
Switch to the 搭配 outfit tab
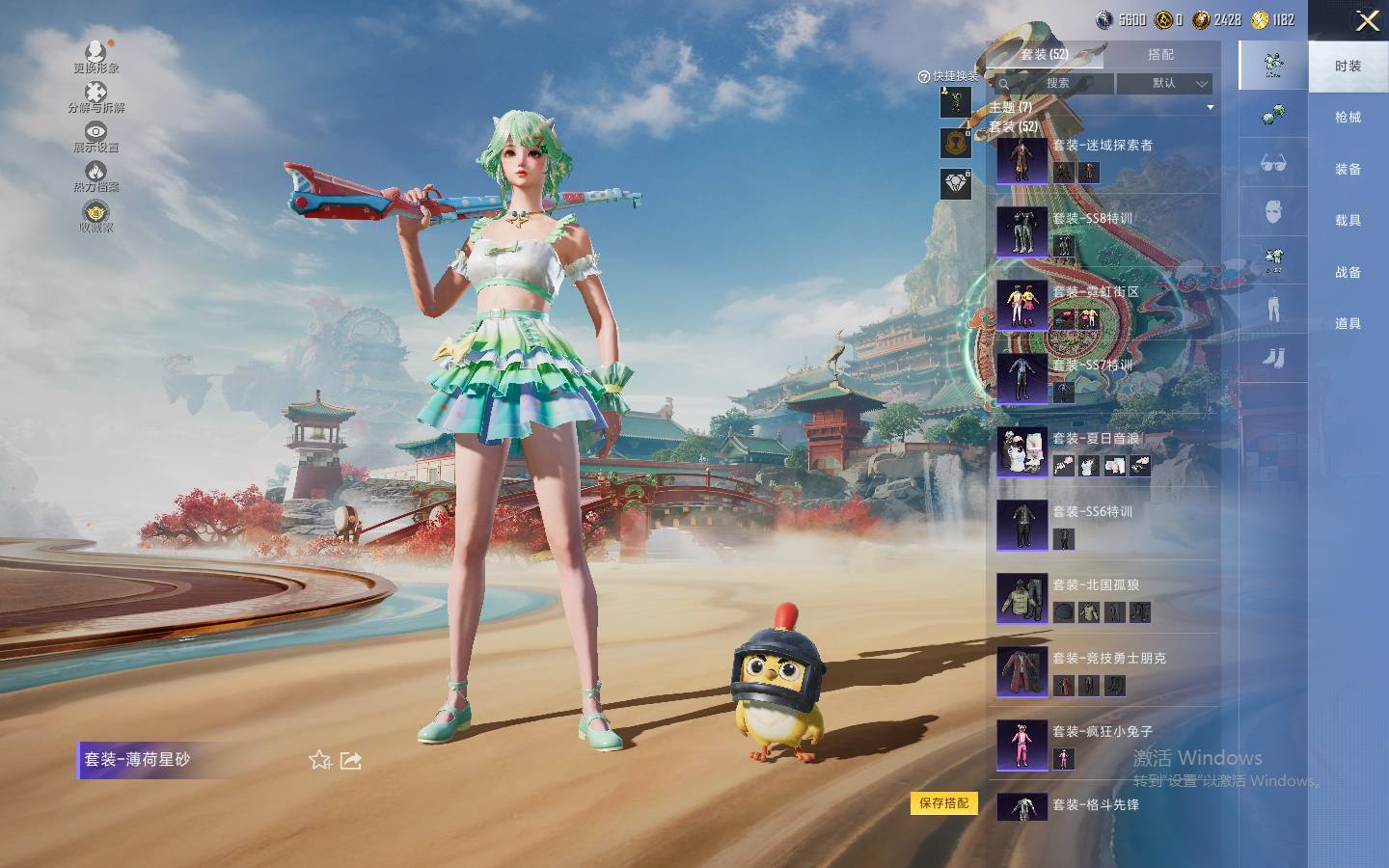click(1160, 55)
